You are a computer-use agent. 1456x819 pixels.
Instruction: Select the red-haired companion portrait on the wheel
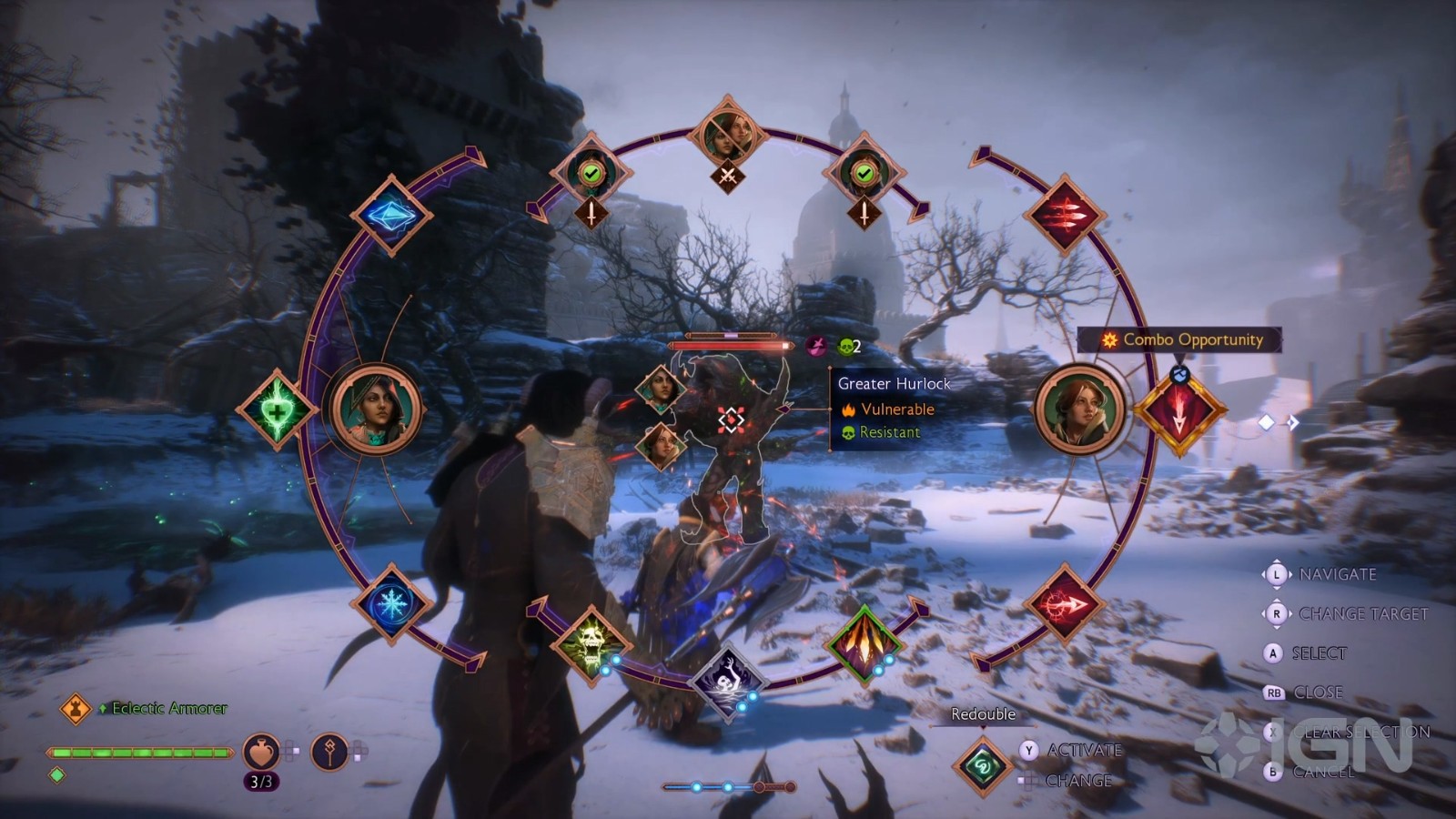click(1079, 409)
